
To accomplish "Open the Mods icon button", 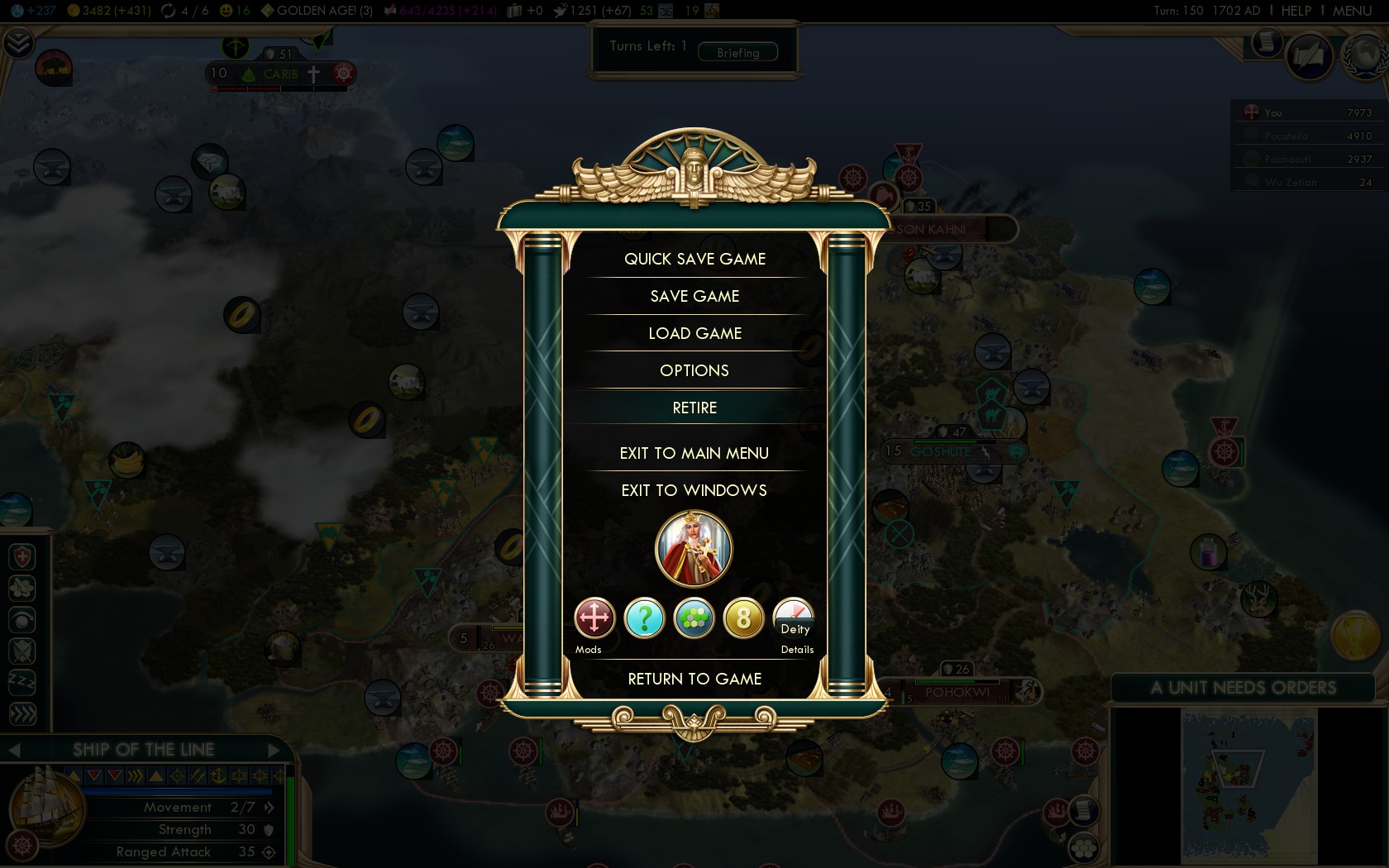I will tap(594, 618).
